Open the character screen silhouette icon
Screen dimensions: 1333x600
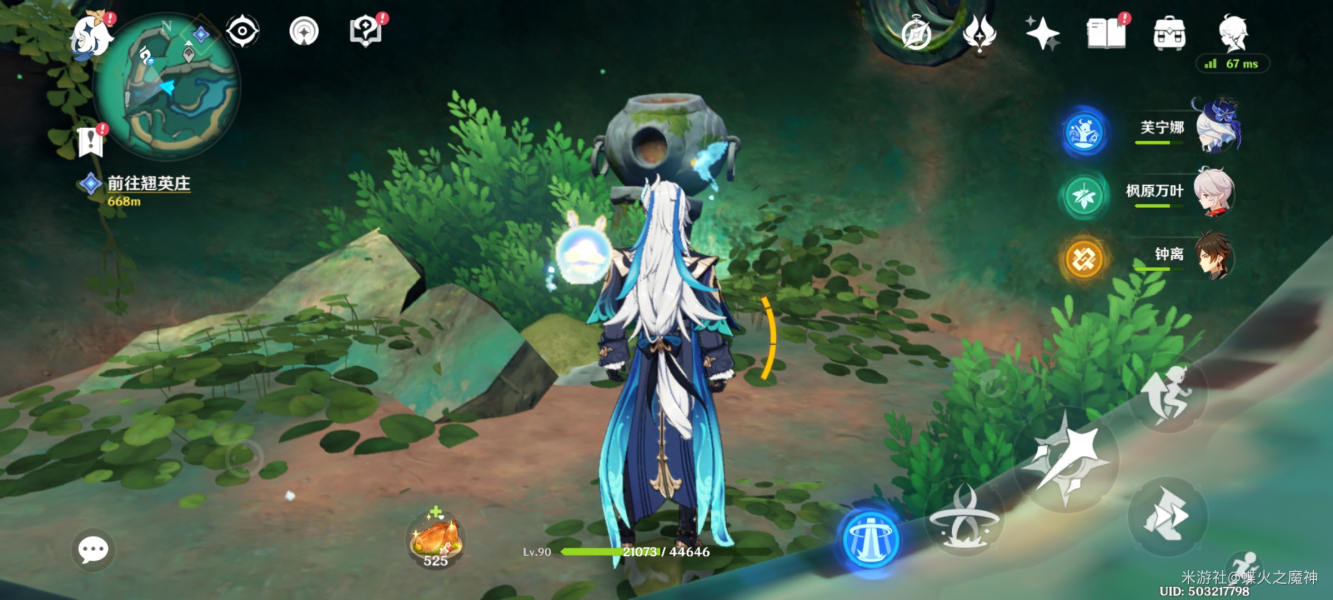click(1233, 33)
